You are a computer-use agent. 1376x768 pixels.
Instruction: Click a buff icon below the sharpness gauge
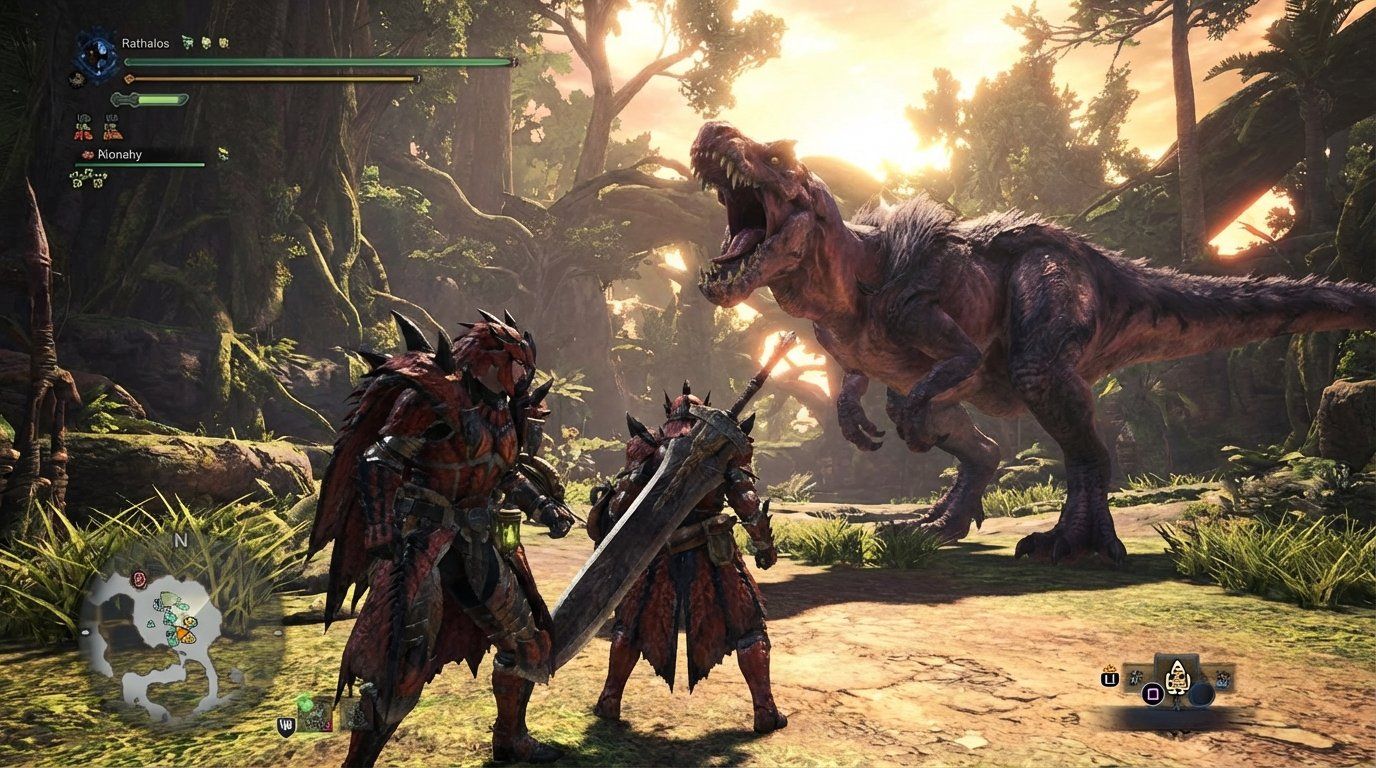click(83, 127)
